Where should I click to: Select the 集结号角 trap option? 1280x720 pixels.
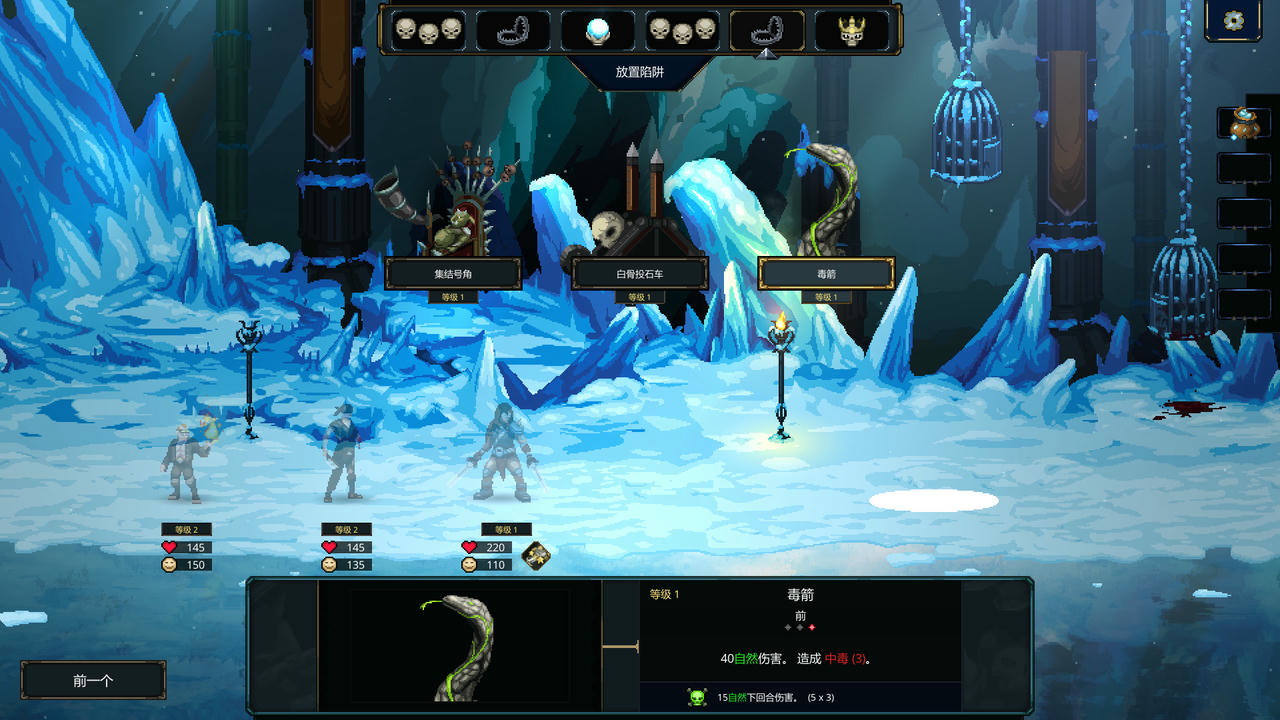(453, 273)
